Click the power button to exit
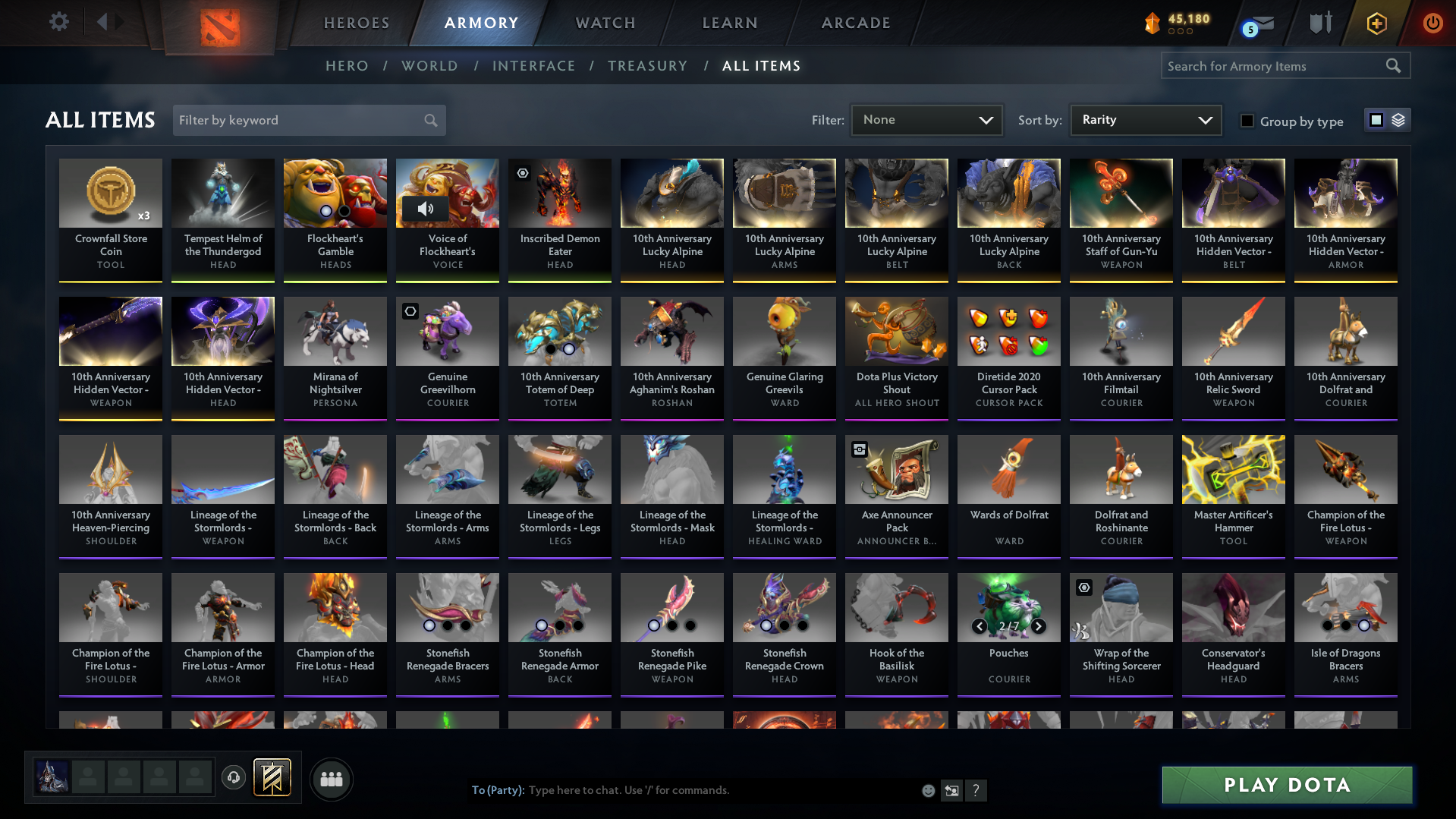The image size is (1456, 819). [x=1432, y=23]
